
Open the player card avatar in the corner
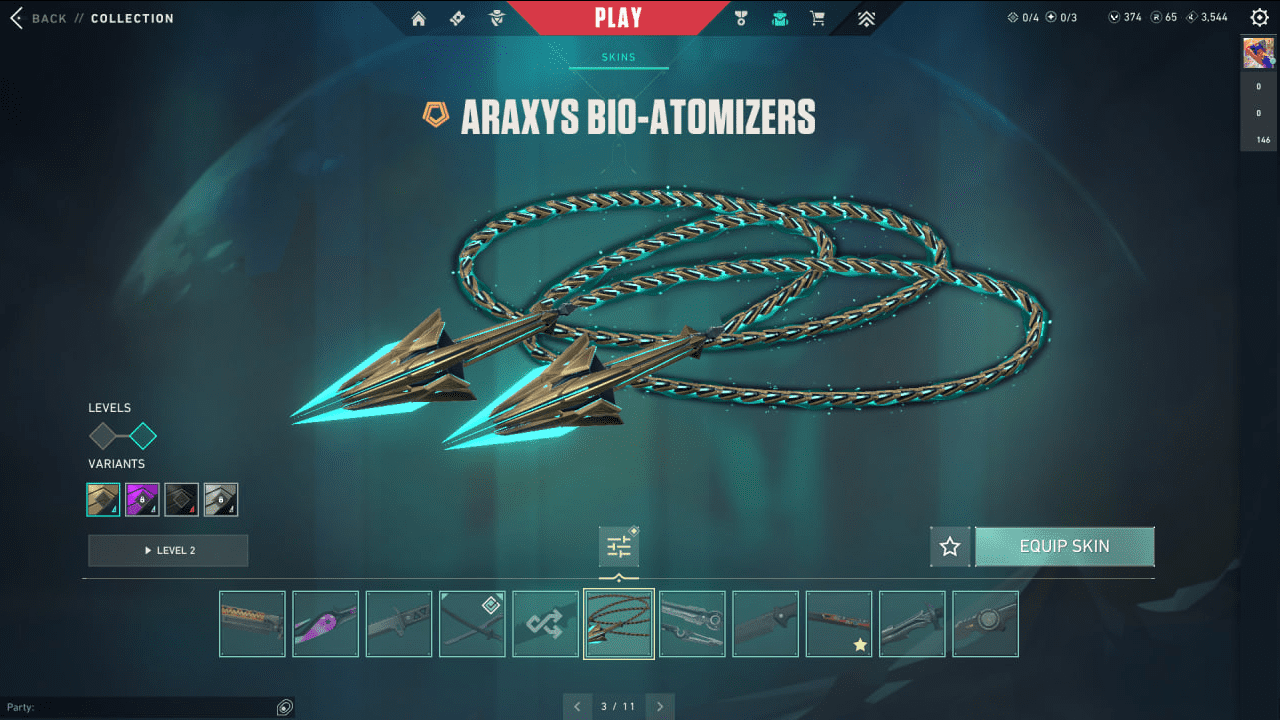coord(1258,53)
